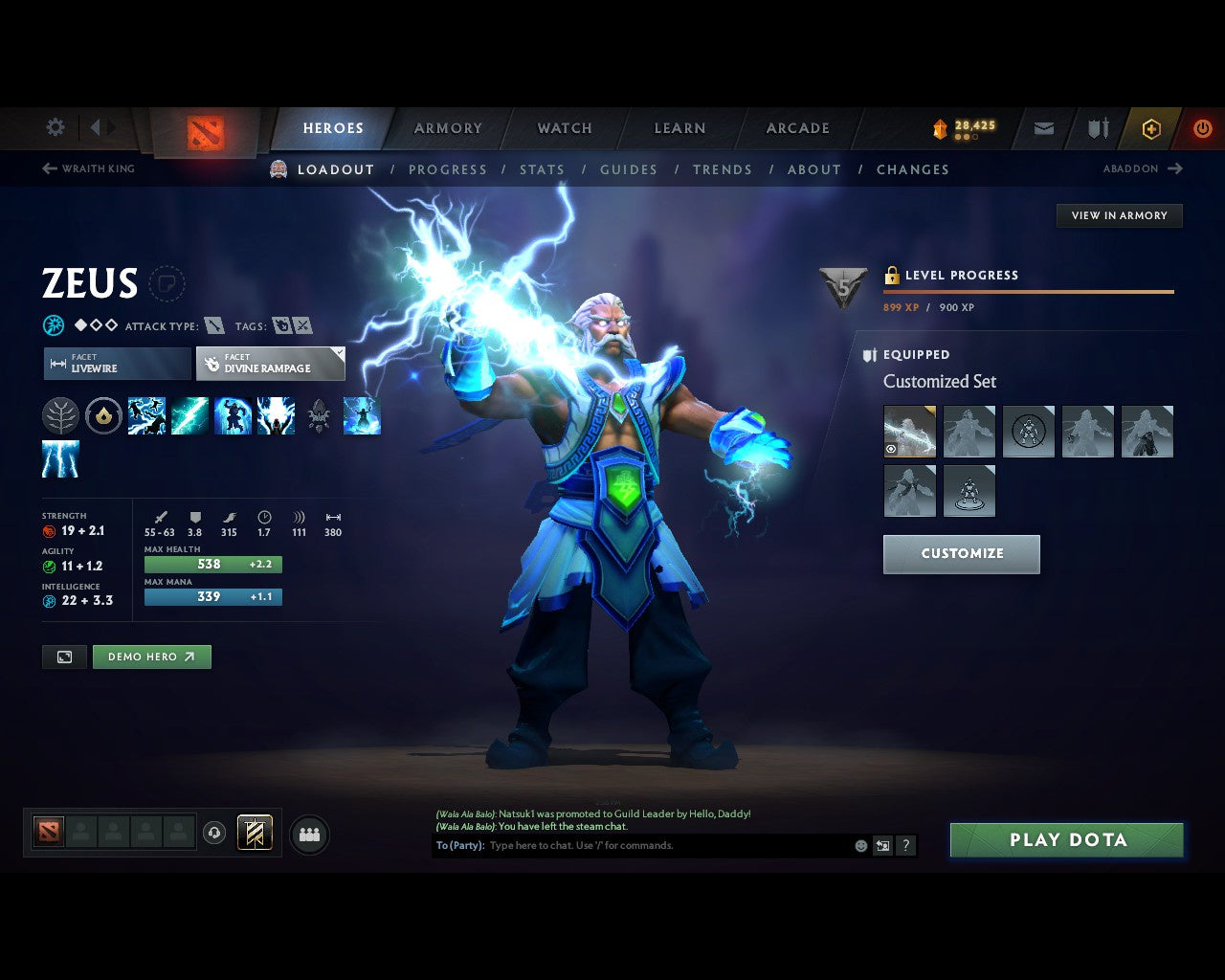Switch to the Livewire facet
The width and height of the screenshot is (1225, 980).
(x=116, y=364)
